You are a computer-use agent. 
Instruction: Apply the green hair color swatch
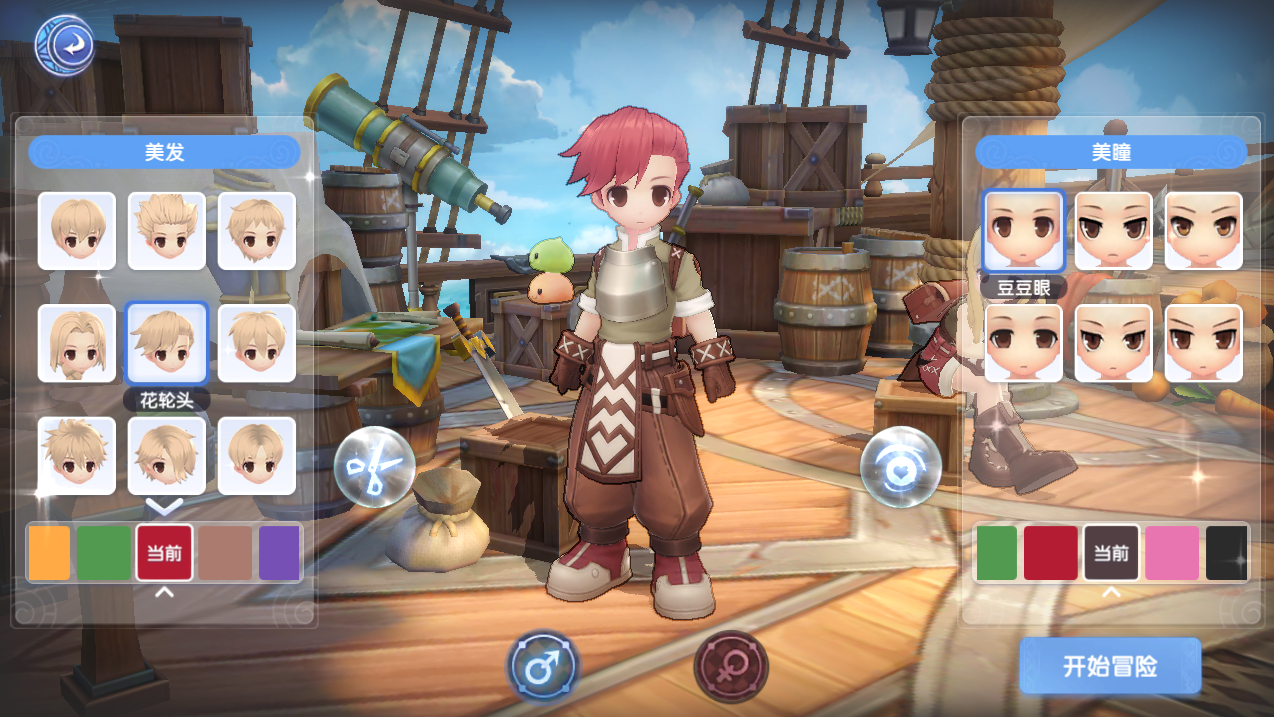(104, 553)
